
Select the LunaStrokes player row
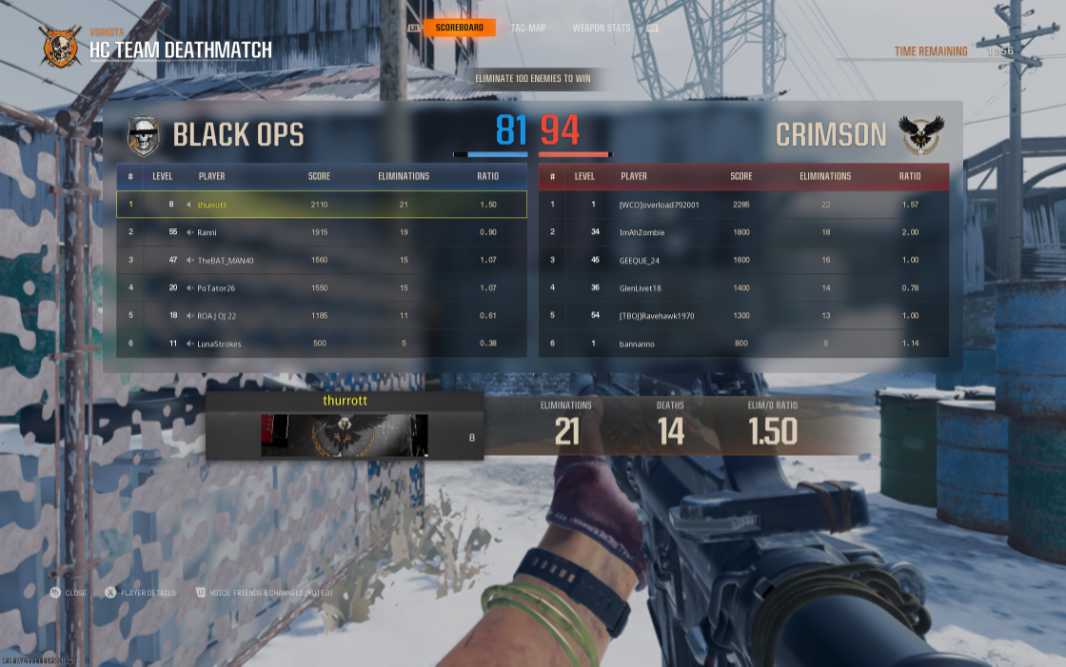[x=321, y=344]
